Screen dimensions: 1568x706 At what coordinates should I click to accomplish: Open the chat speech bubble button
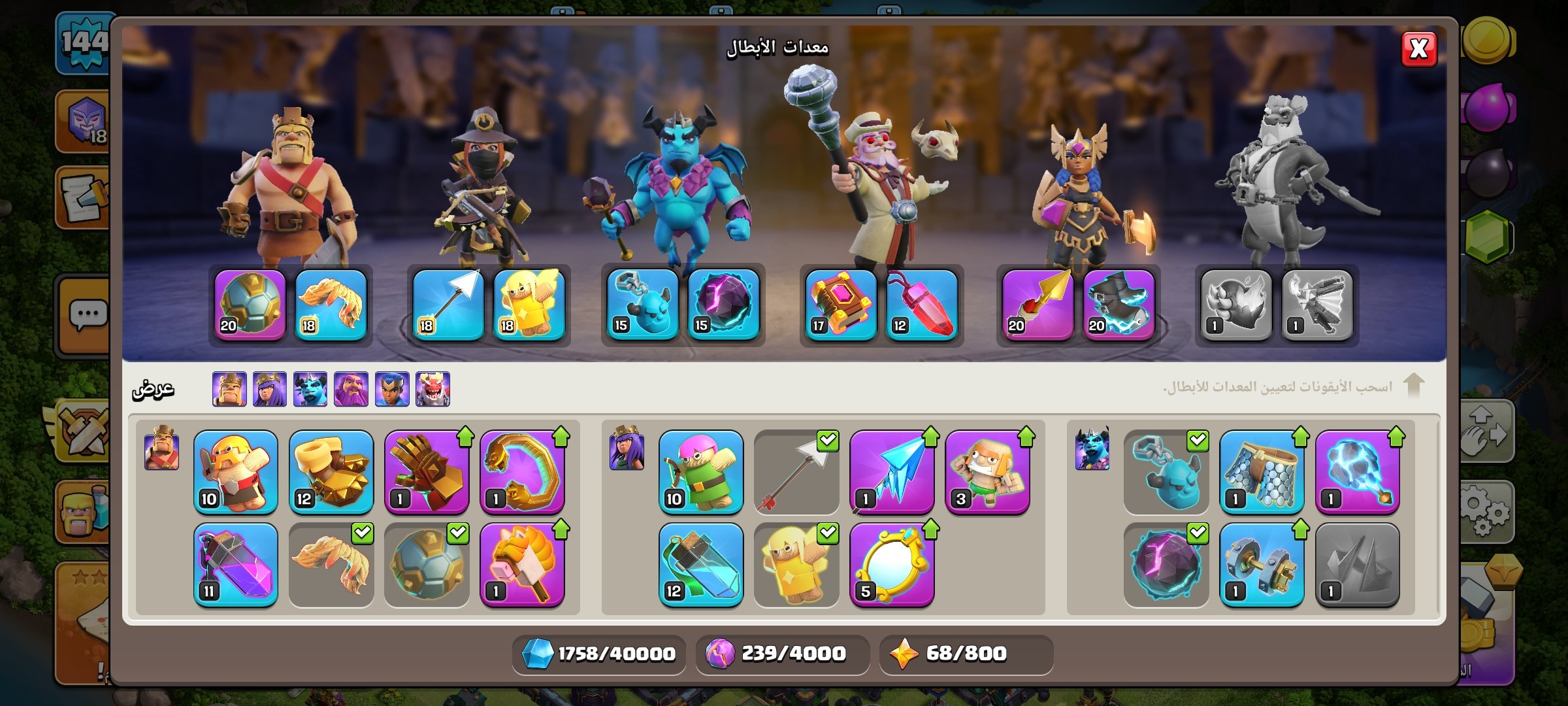pyautogui.click(x=88, y=316)
